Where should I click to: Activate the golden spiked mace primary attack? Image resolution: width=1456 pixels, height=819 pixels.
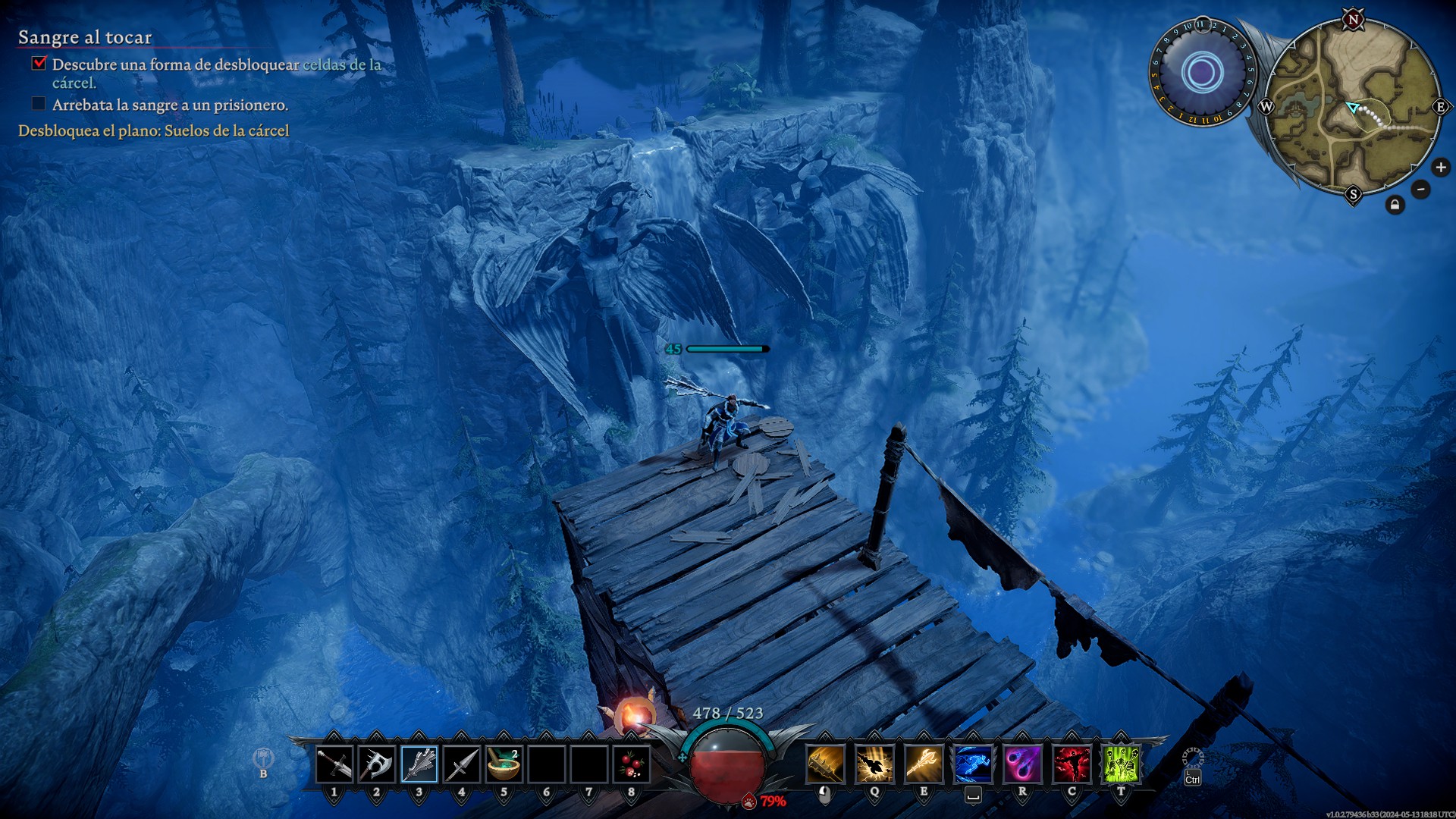click(825, 764)
